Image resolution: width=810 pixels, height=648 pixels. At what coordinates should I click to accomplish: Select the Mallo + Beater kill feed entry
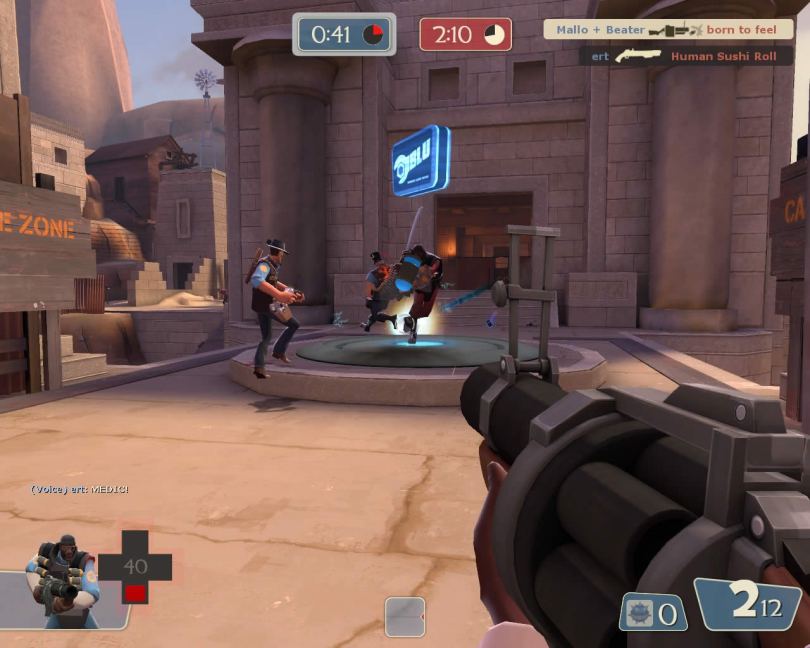pos(667,30)
